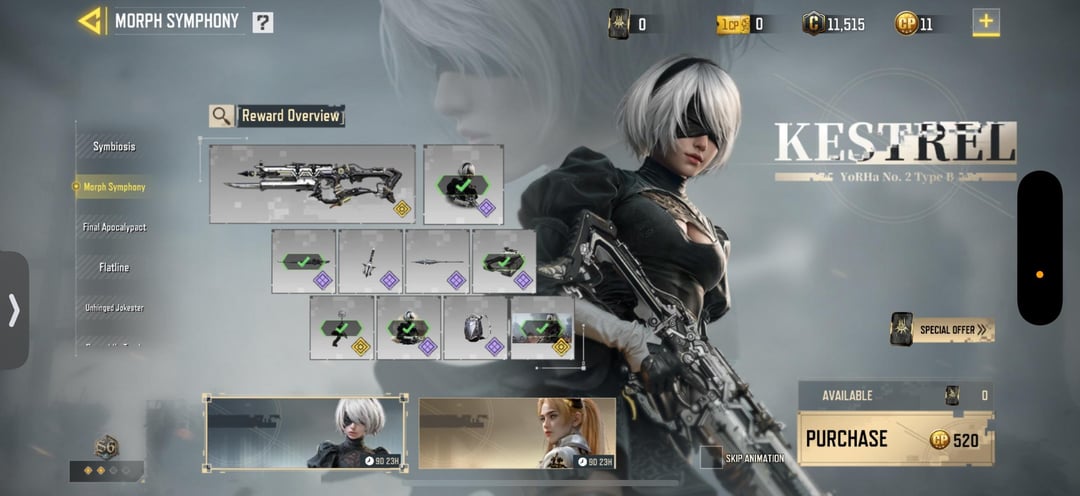Image resolution: width=1080 pixels, height=496 pixels.
Task: View the large rifle weapon reward
Action: (x=312, y=183)
